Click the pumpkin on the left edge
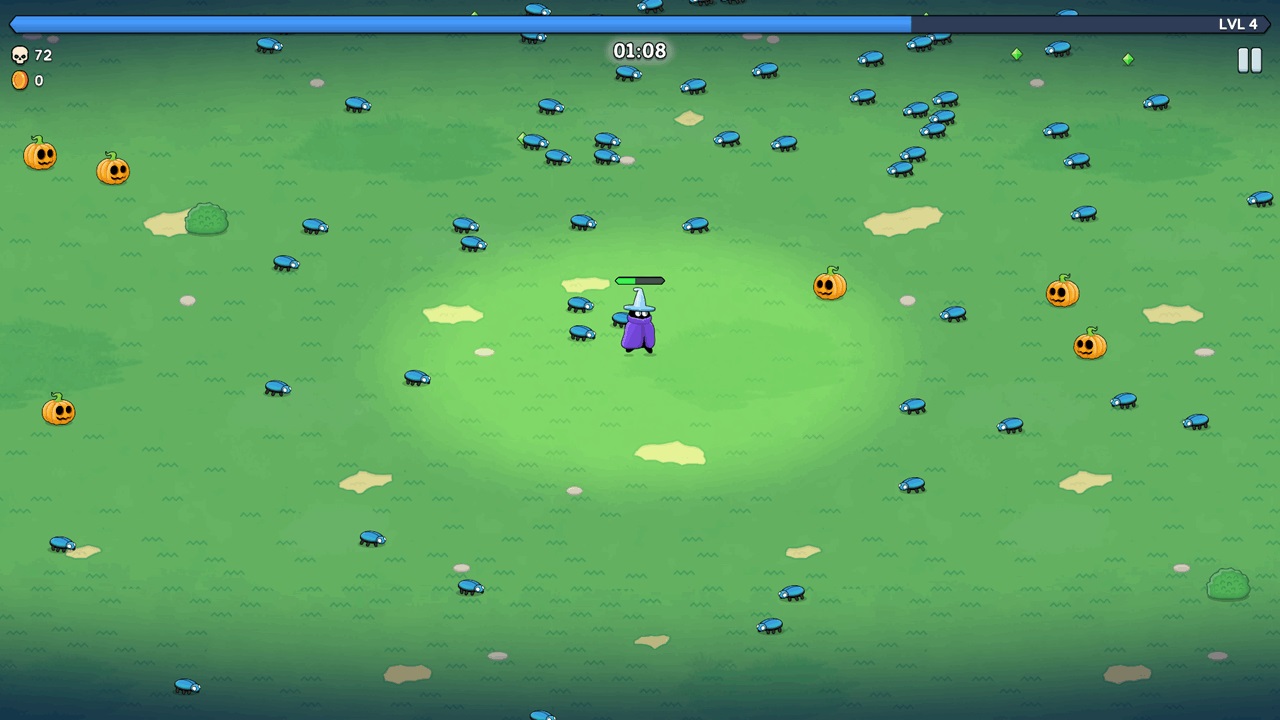 tap(58, 411)
